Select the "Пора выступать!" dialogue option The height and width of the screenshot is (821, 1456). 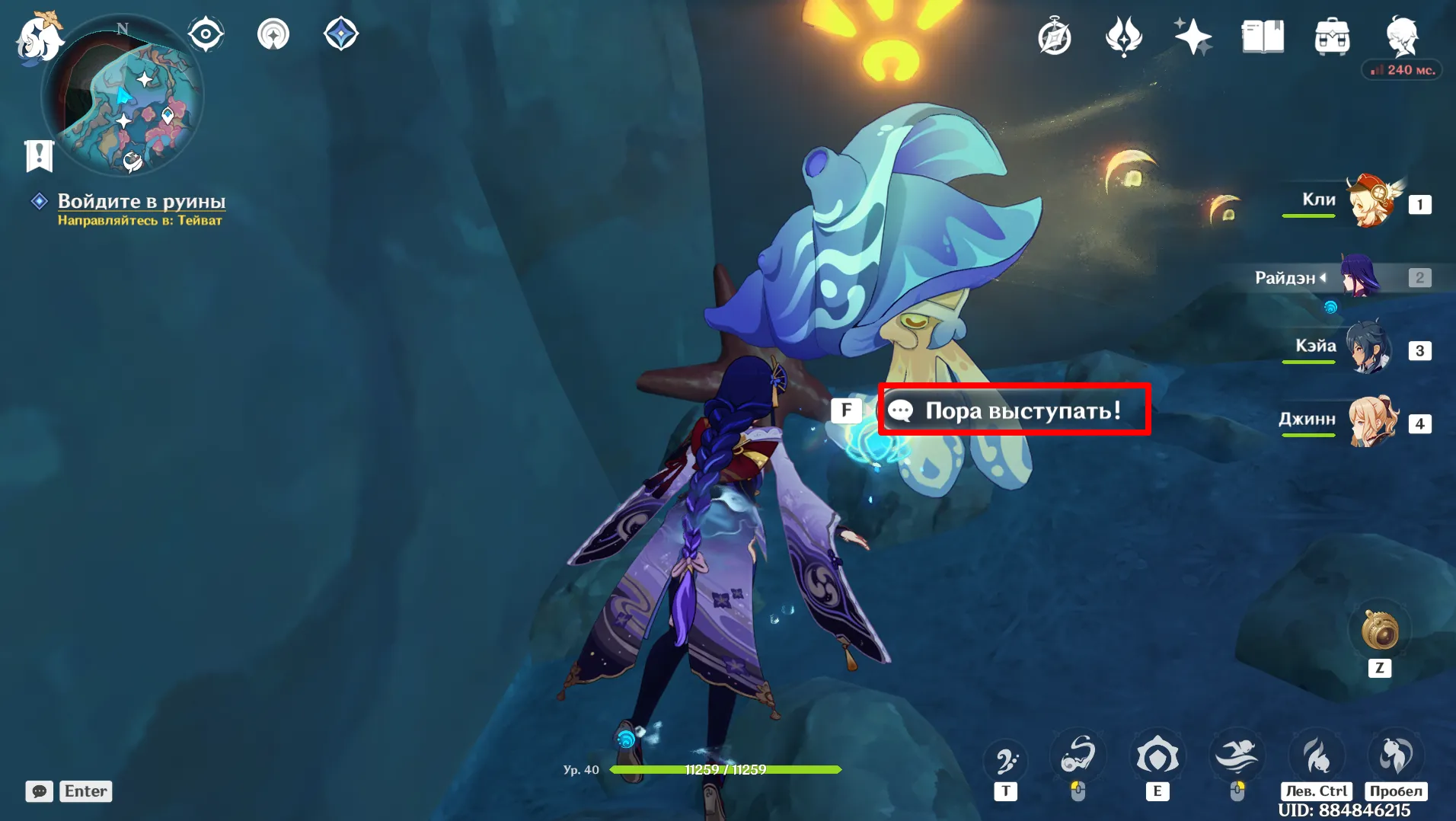1014,410
